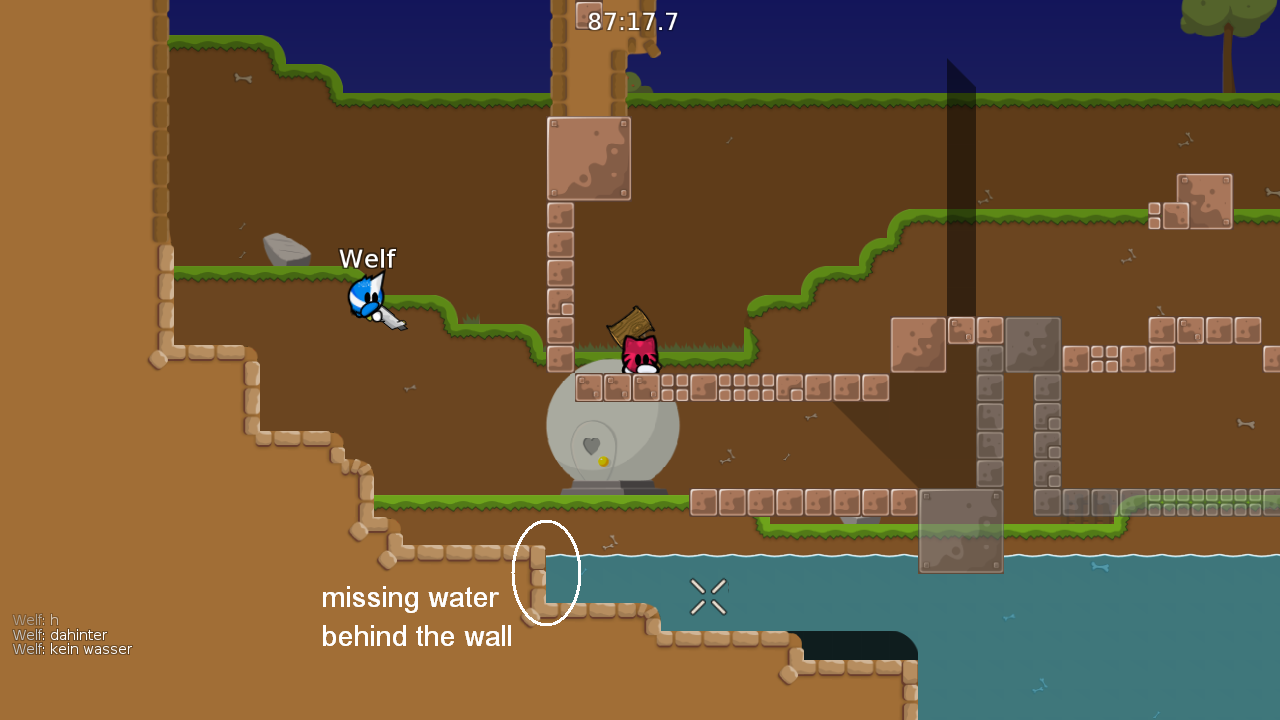Click the yellow button on the capsule machine
This screenshot has width=1280, height=720.
[604, 461]
